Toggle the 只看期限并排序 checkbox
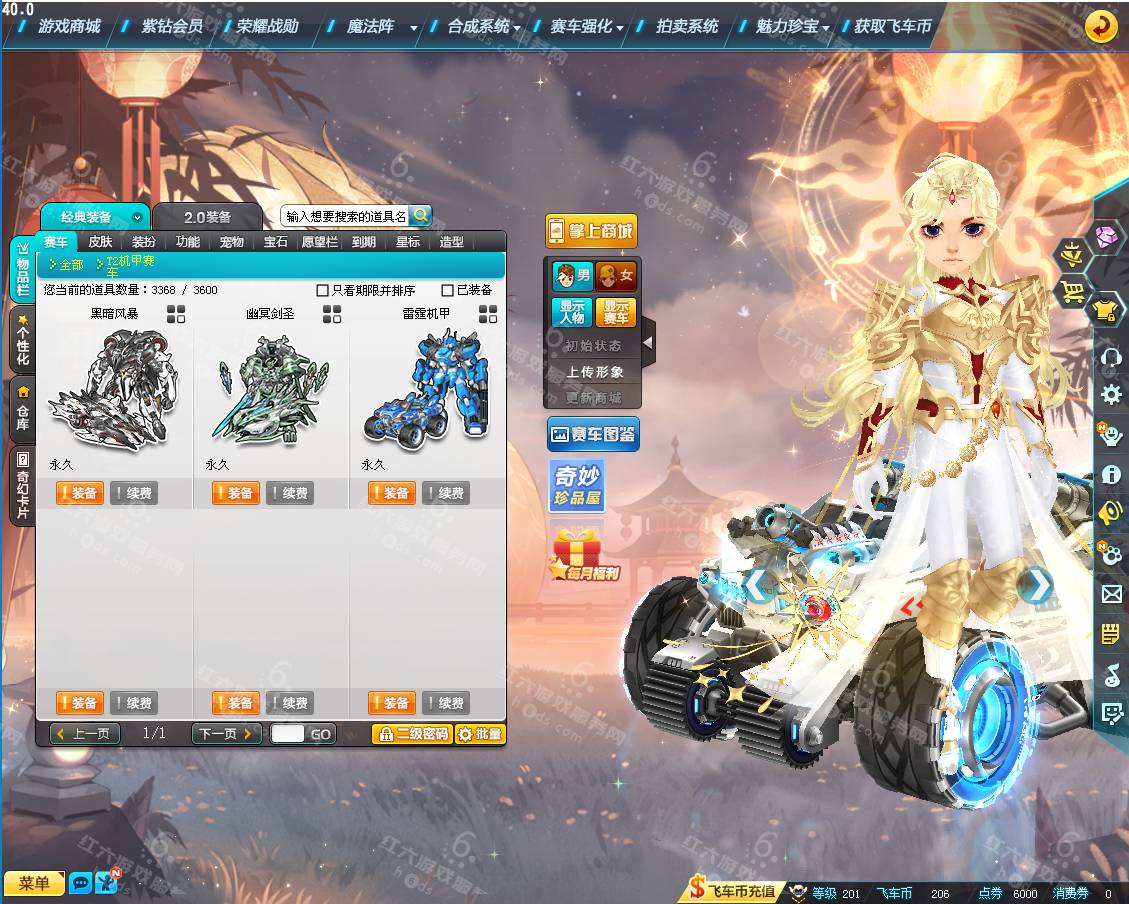Viewport: 1129px width, 904px height. point(323,291)
